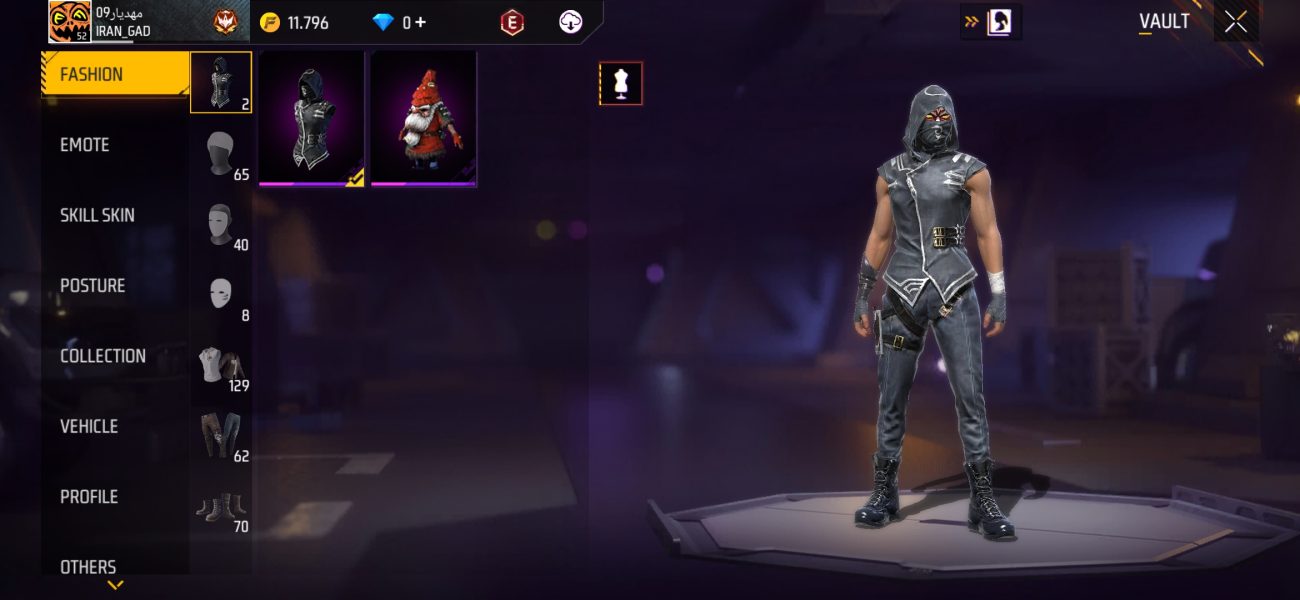This screenshot has height=600, width=1300.
Task: Open the player profile avatar
Action: point(70,22)
